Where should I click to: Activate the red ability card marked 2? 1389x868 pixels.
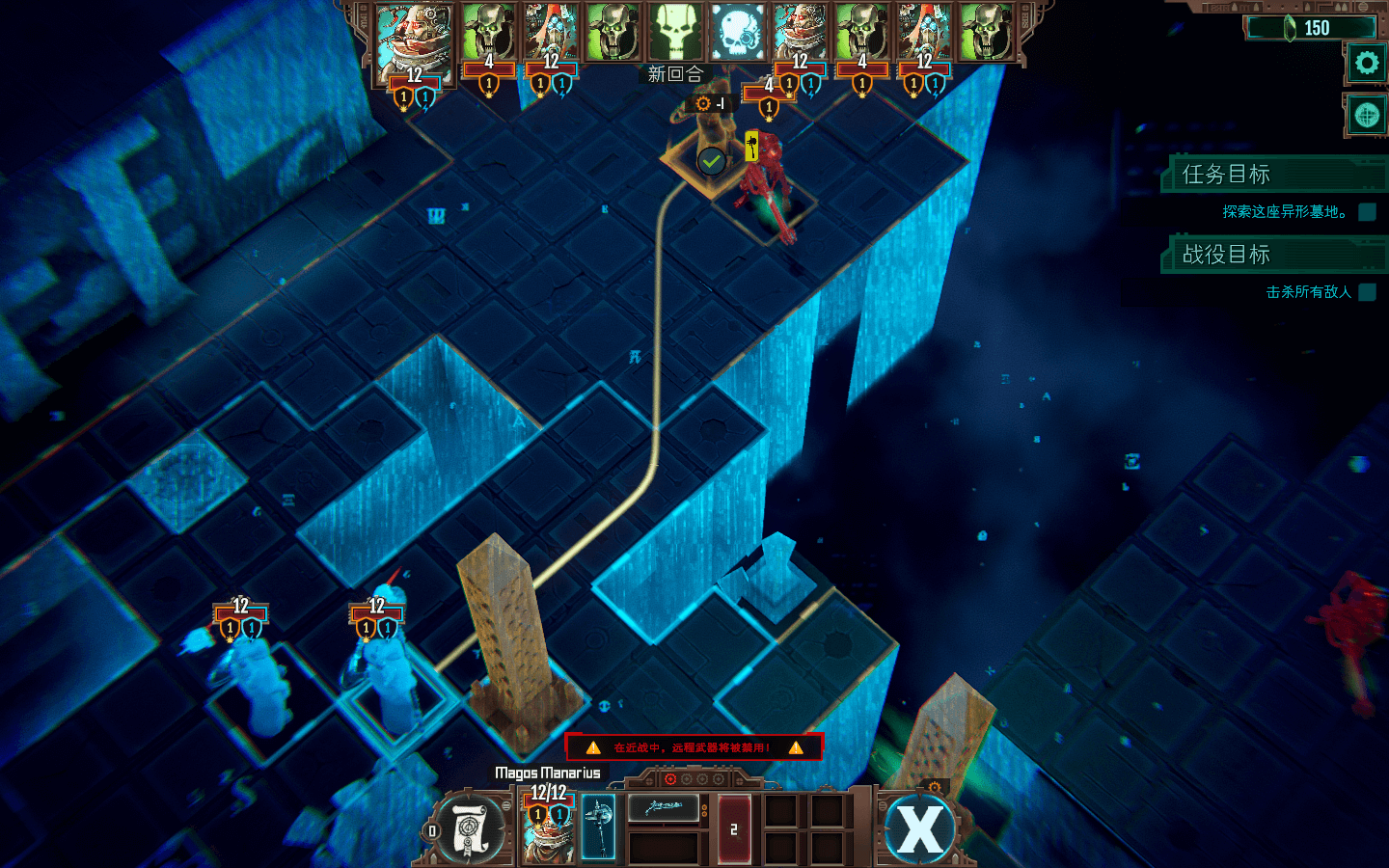click(733, 828)
